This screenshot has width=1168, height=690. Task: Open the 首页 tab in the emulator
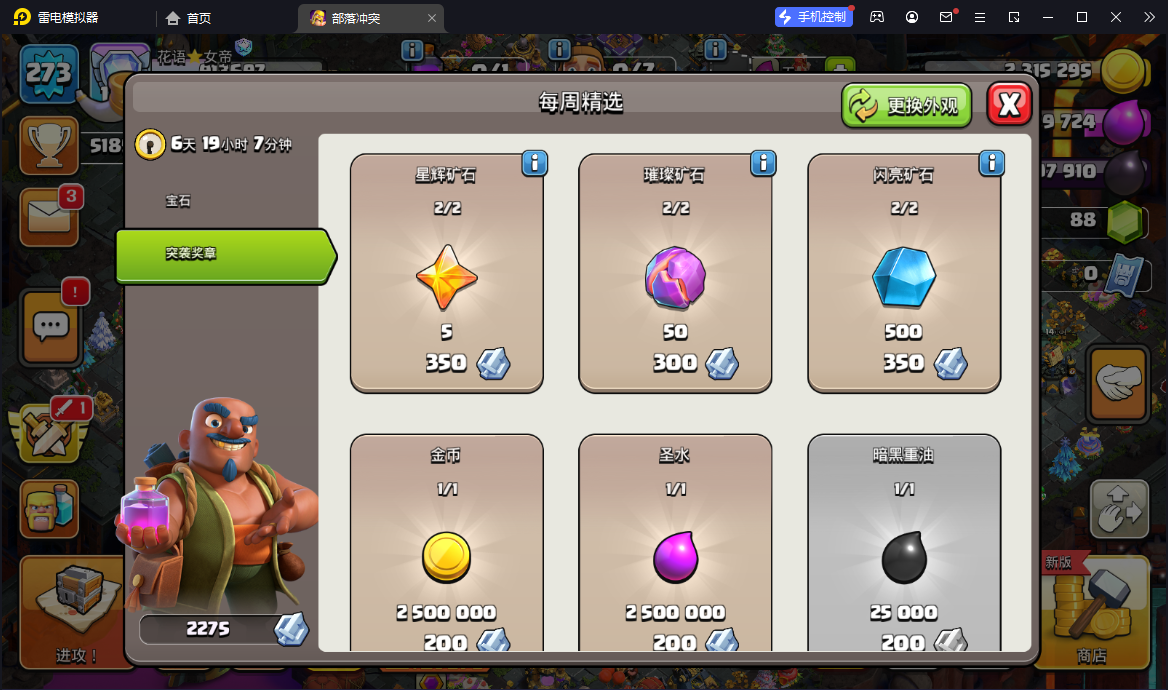click(189, 18)
